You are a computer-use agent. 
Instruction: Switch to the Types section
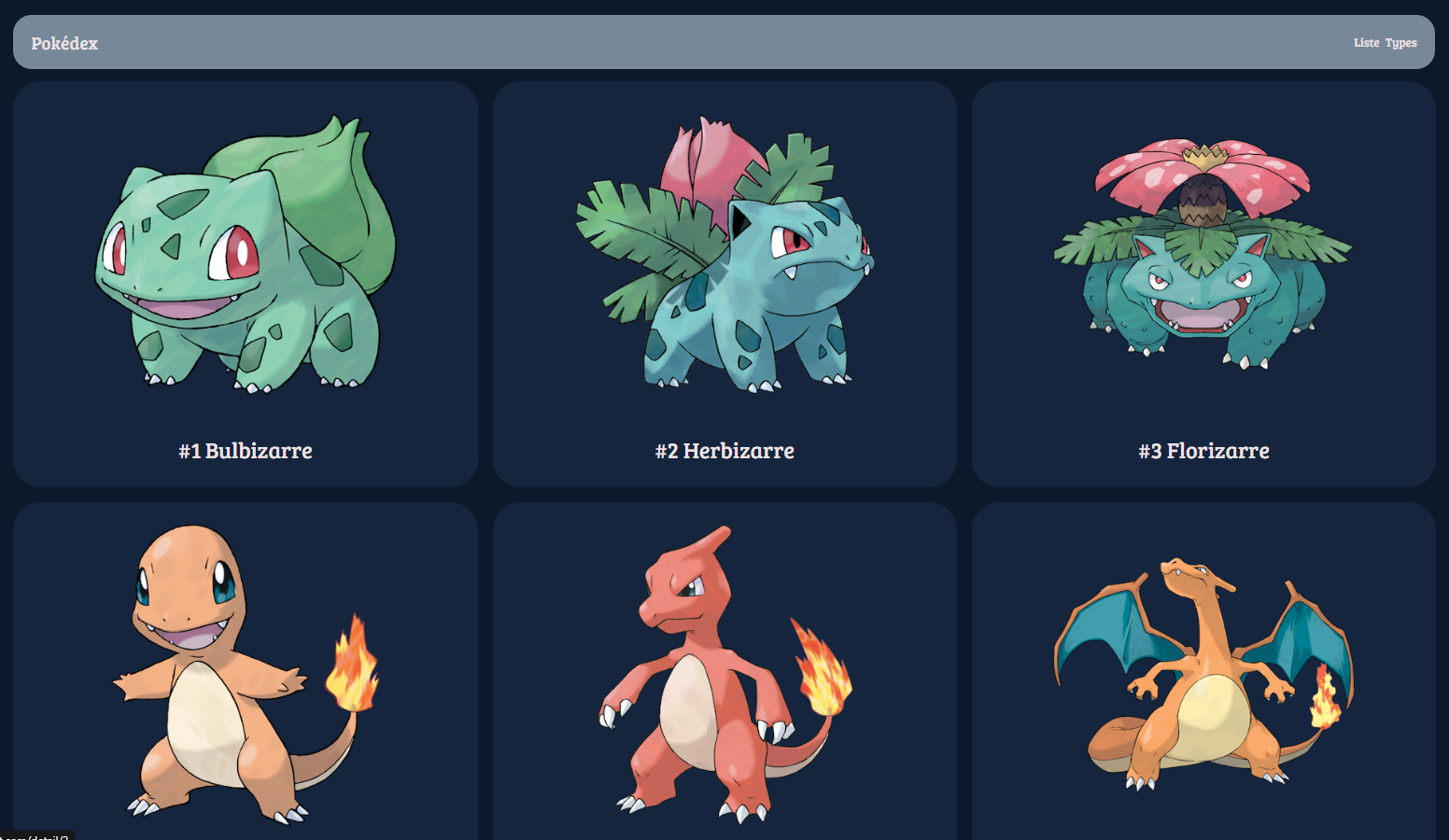coord(1400,42)
